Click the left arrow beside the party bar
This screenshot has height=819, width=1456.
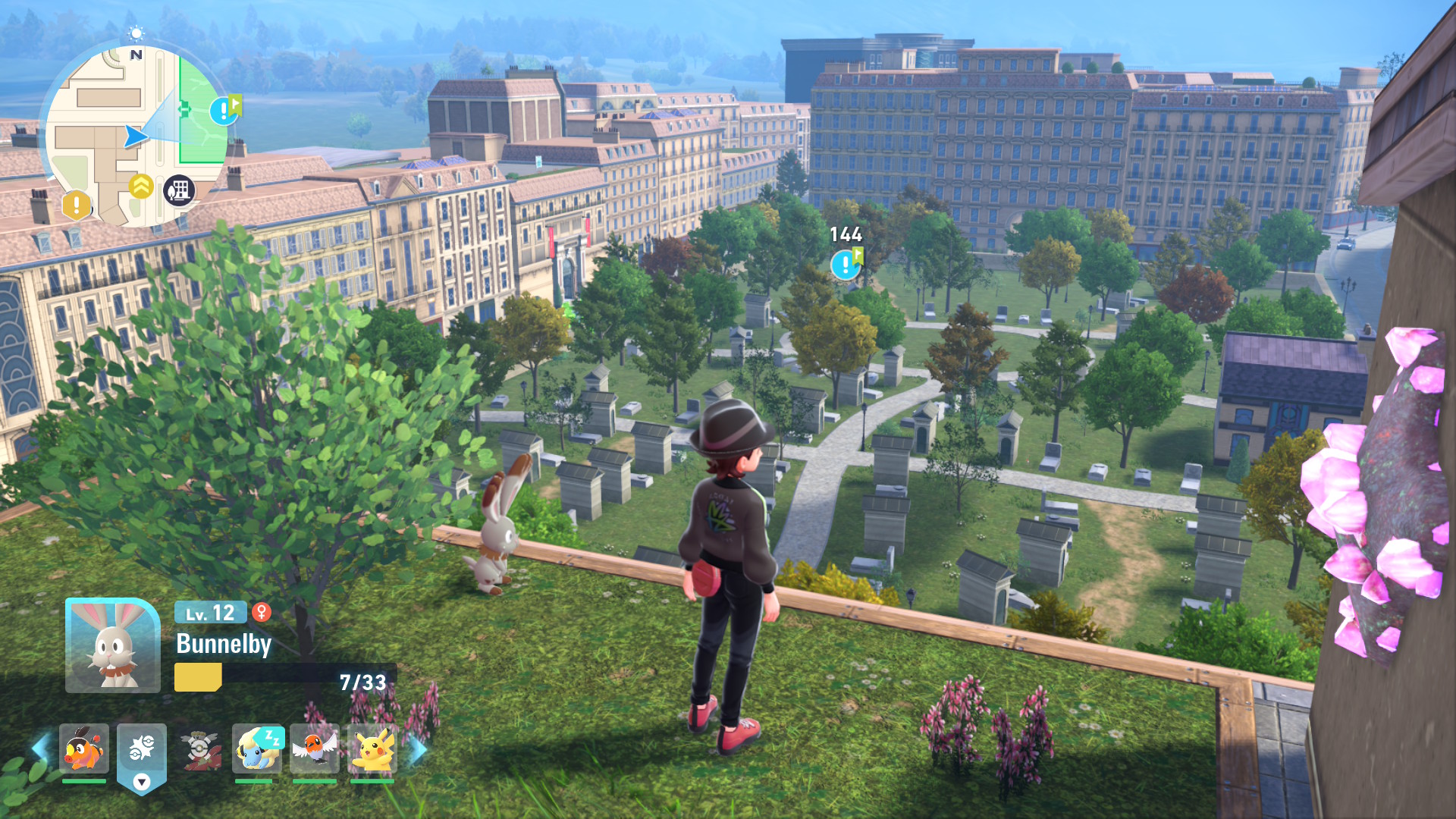tap(39, 748)
